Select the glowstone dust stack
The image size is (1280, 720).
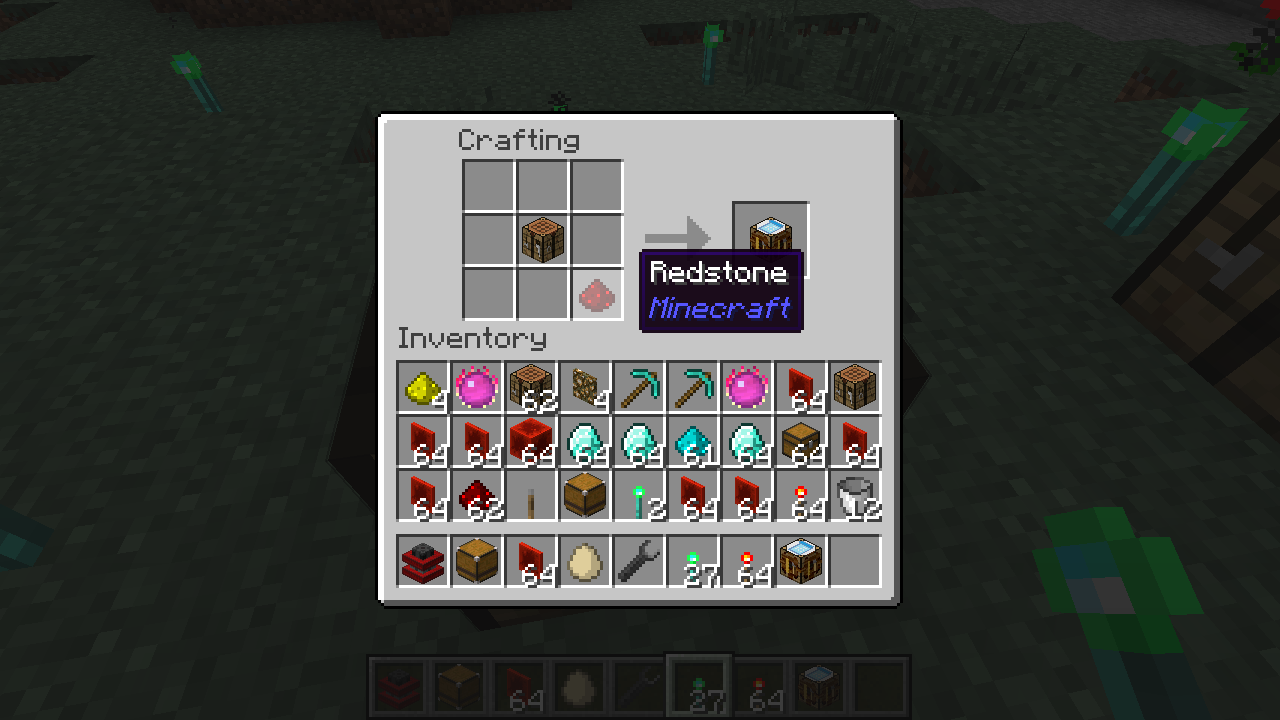(x=423, y=387)
